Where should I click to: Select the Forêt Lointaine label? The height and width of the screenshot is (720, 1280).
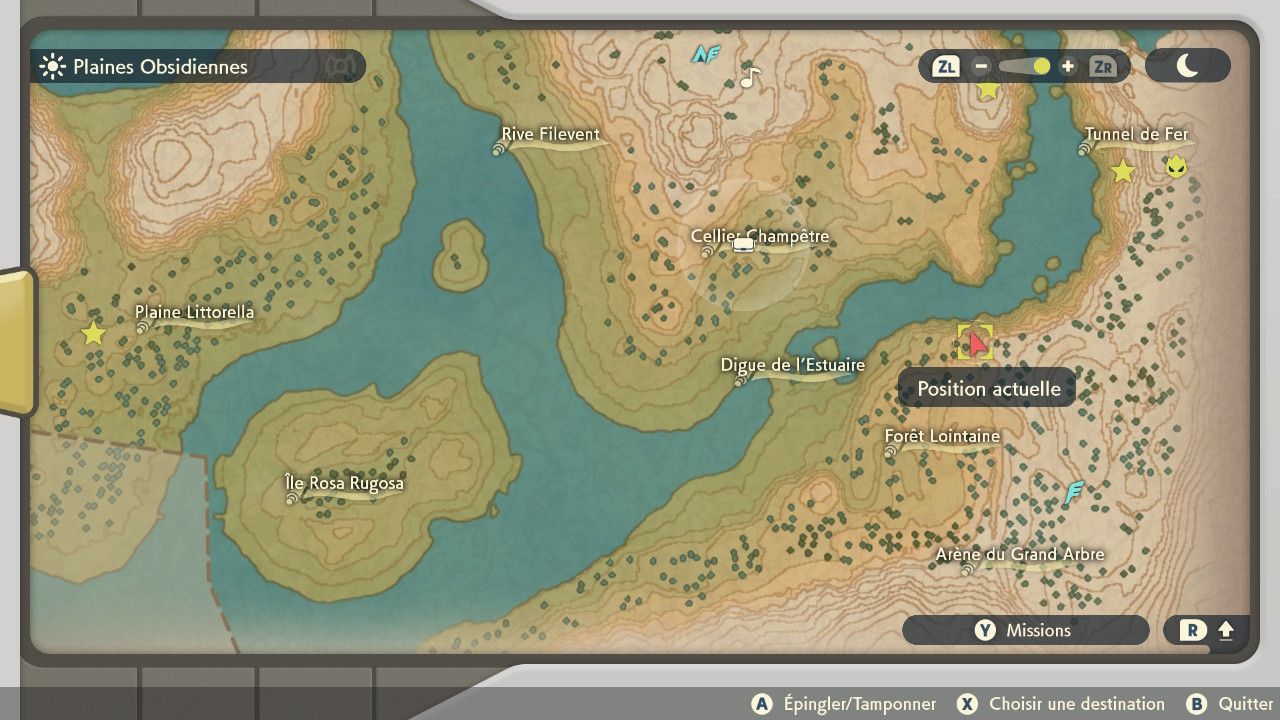point(941,437)
